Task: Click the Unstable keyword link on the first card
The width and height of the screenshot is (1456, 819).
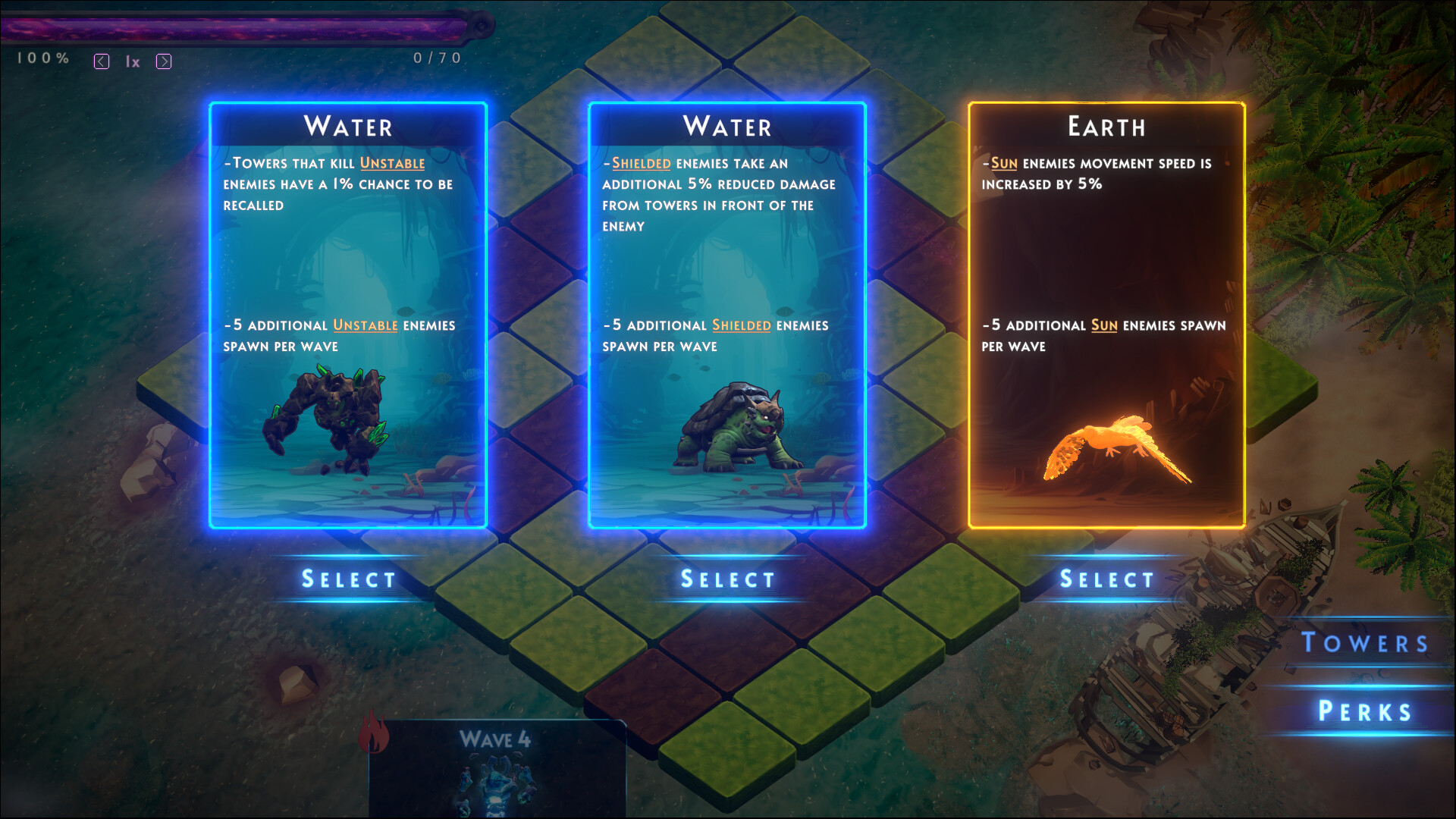Action: tap(393, 162)
